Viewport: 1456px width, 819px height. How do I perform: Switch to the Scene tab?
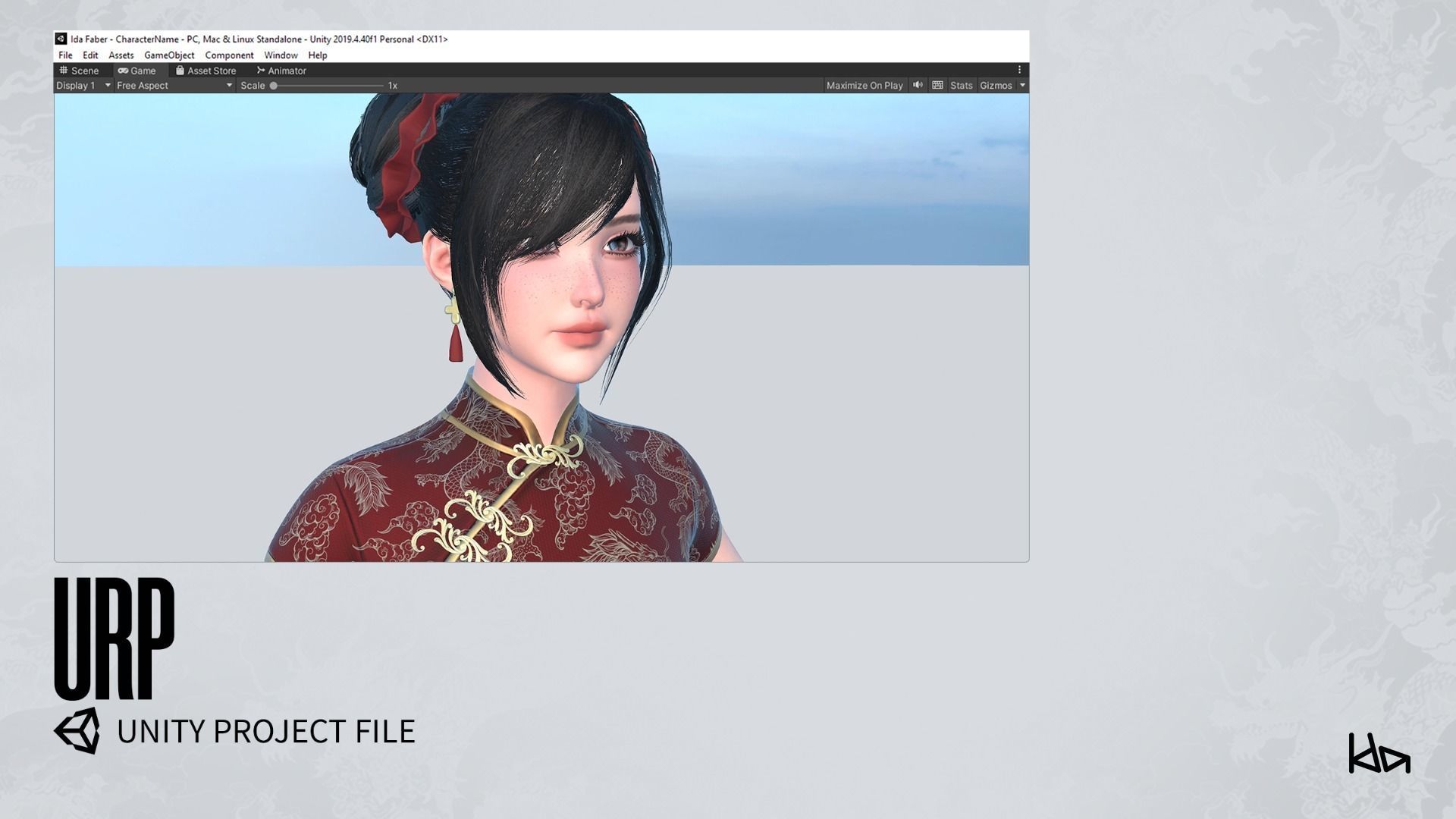coord(80,71)
